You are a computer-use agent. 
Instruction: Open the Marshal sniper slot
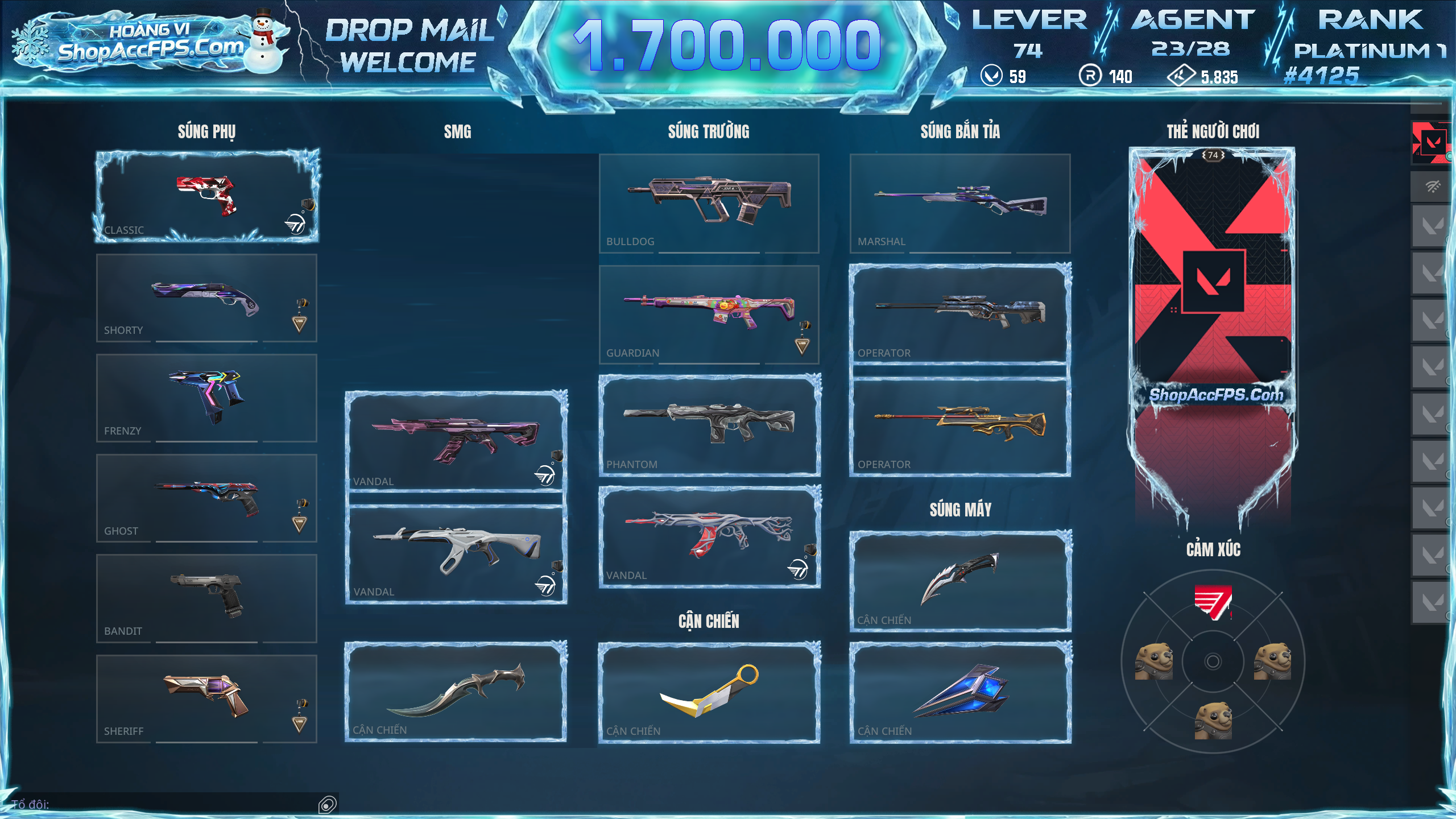(x=960, y=203)
